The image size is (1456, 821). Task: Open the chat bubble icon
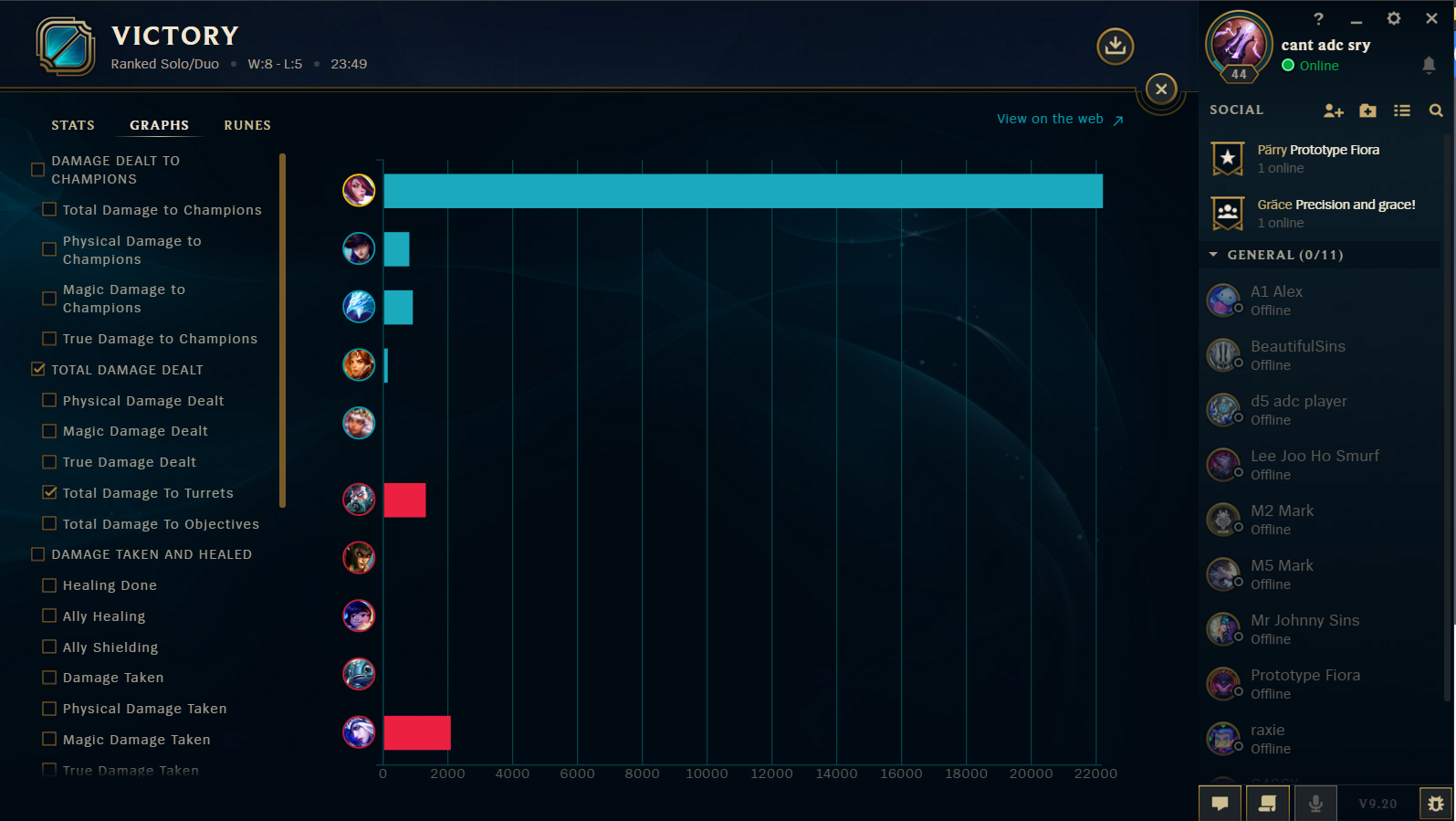click(1220, 804)
